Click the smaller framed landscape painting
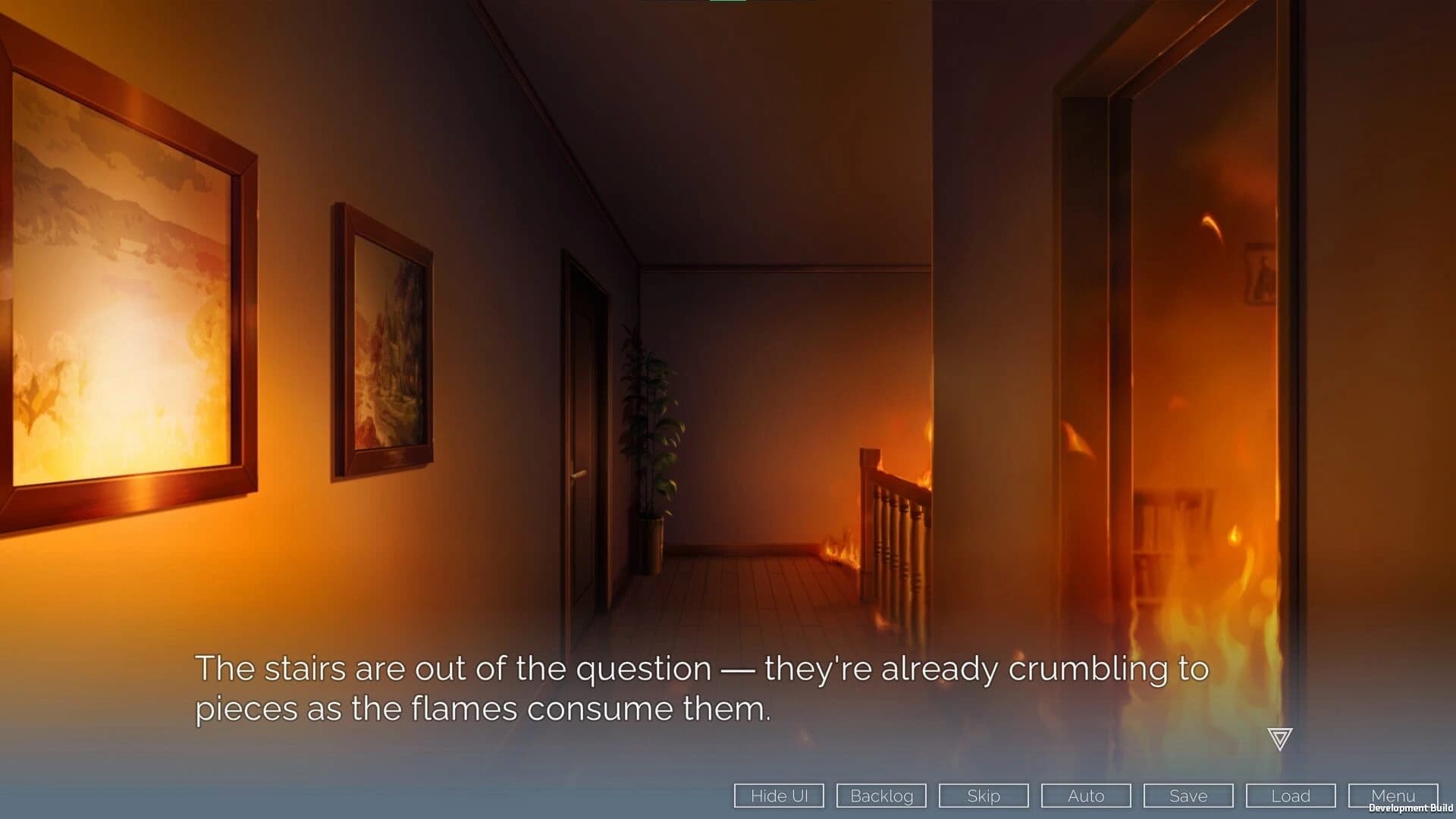The image size is (1456, 819). 383,334
